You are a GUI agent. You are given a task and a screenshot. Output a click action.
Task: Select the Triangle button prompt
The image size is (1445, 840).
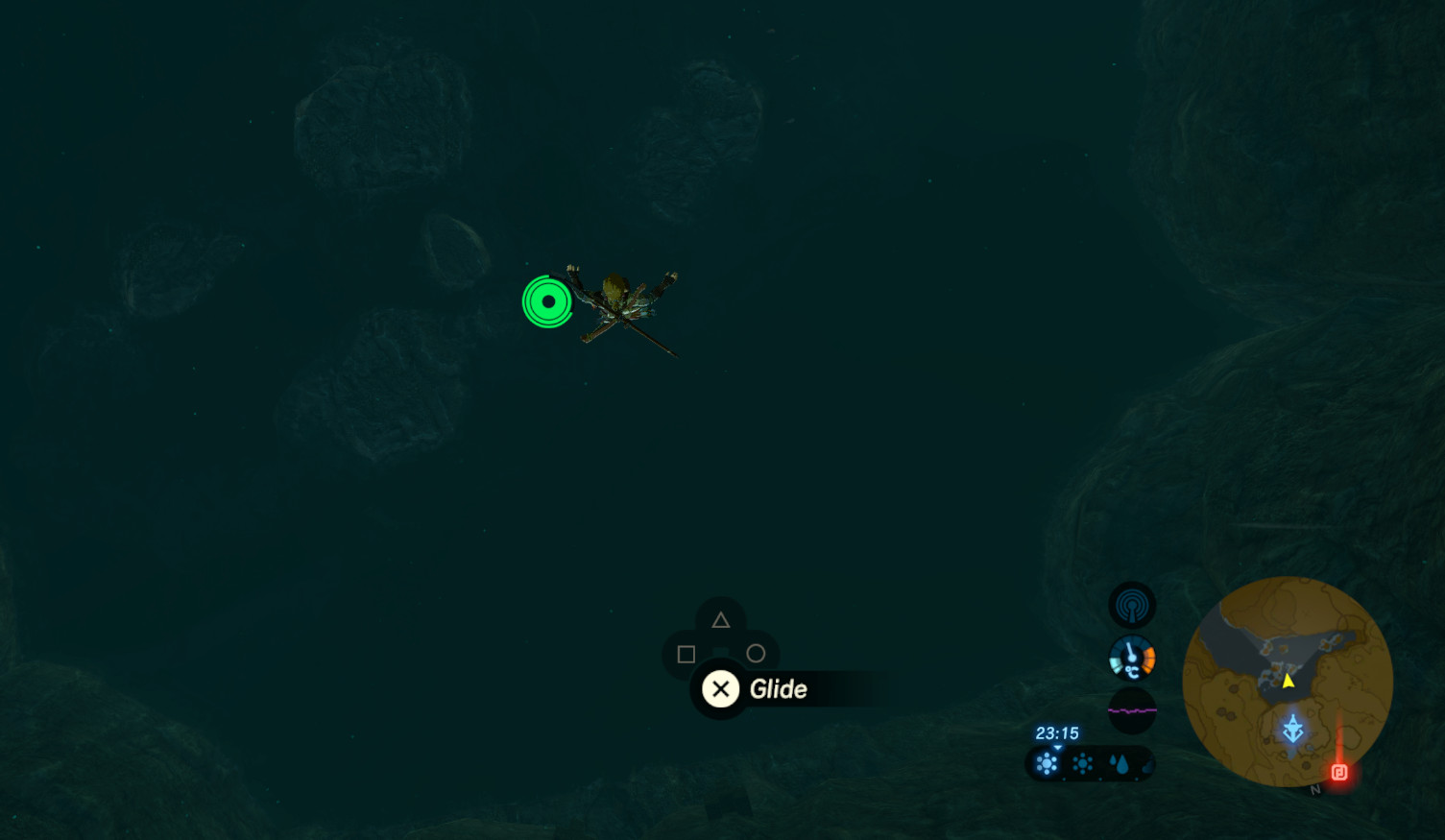tap(721, 619)
